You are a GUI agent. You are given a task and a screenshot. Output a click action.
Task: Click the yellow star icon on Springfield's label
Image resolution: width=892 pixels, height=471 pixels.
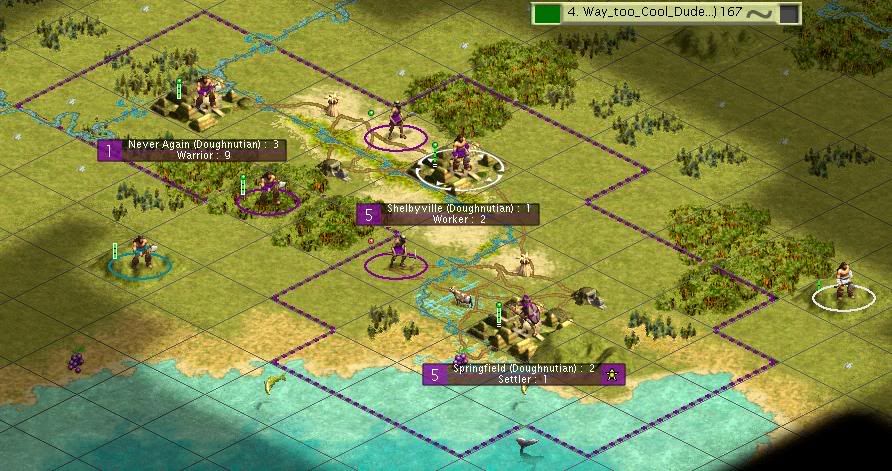(x=614, y=374)
